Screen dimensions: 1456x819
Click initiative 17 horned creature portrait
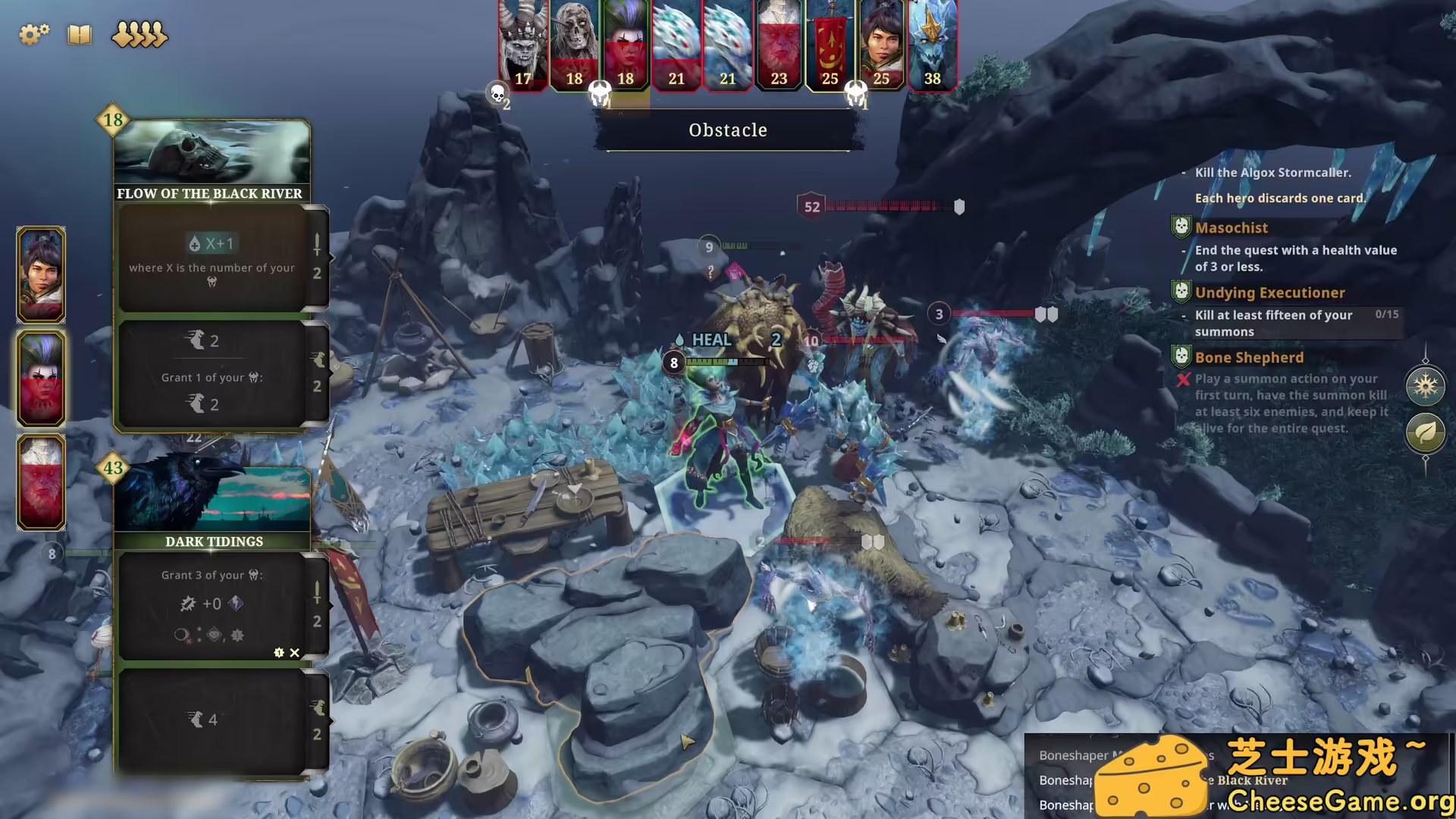[x=522, y=45]
